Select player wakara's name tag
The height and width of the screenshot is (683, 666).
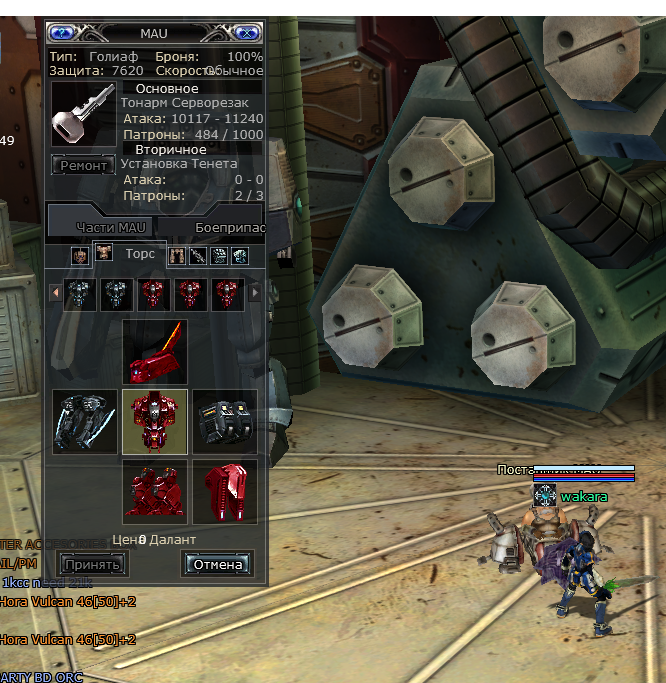(x=583, y=496)
